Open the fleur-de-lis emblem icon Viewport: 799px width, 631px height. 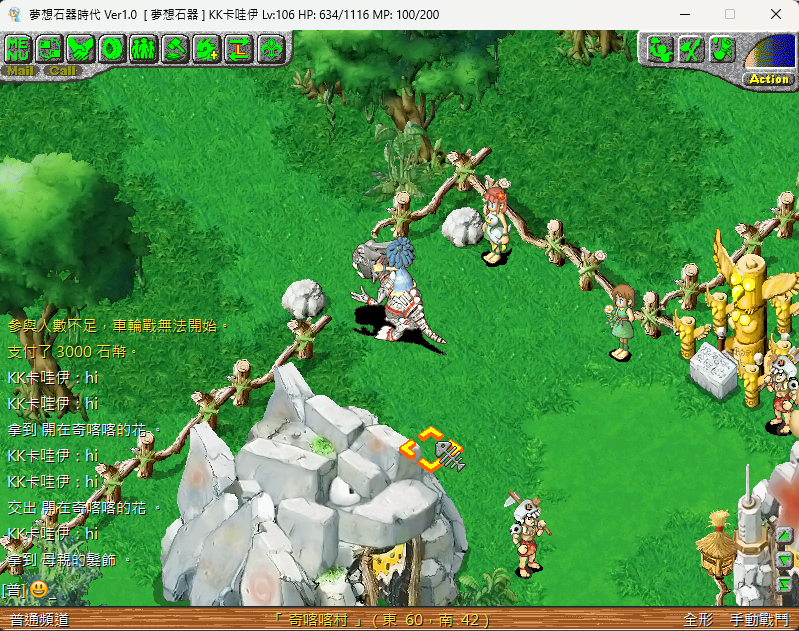[x=269, y=47]
